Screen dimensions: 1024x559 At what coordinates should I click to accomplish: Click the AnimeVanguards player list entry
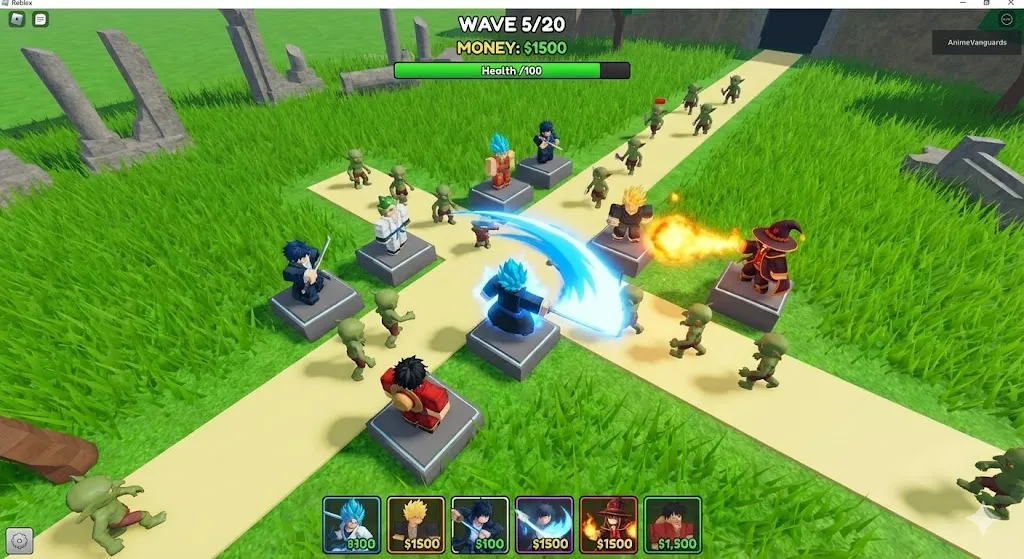[x=977, y=42]
